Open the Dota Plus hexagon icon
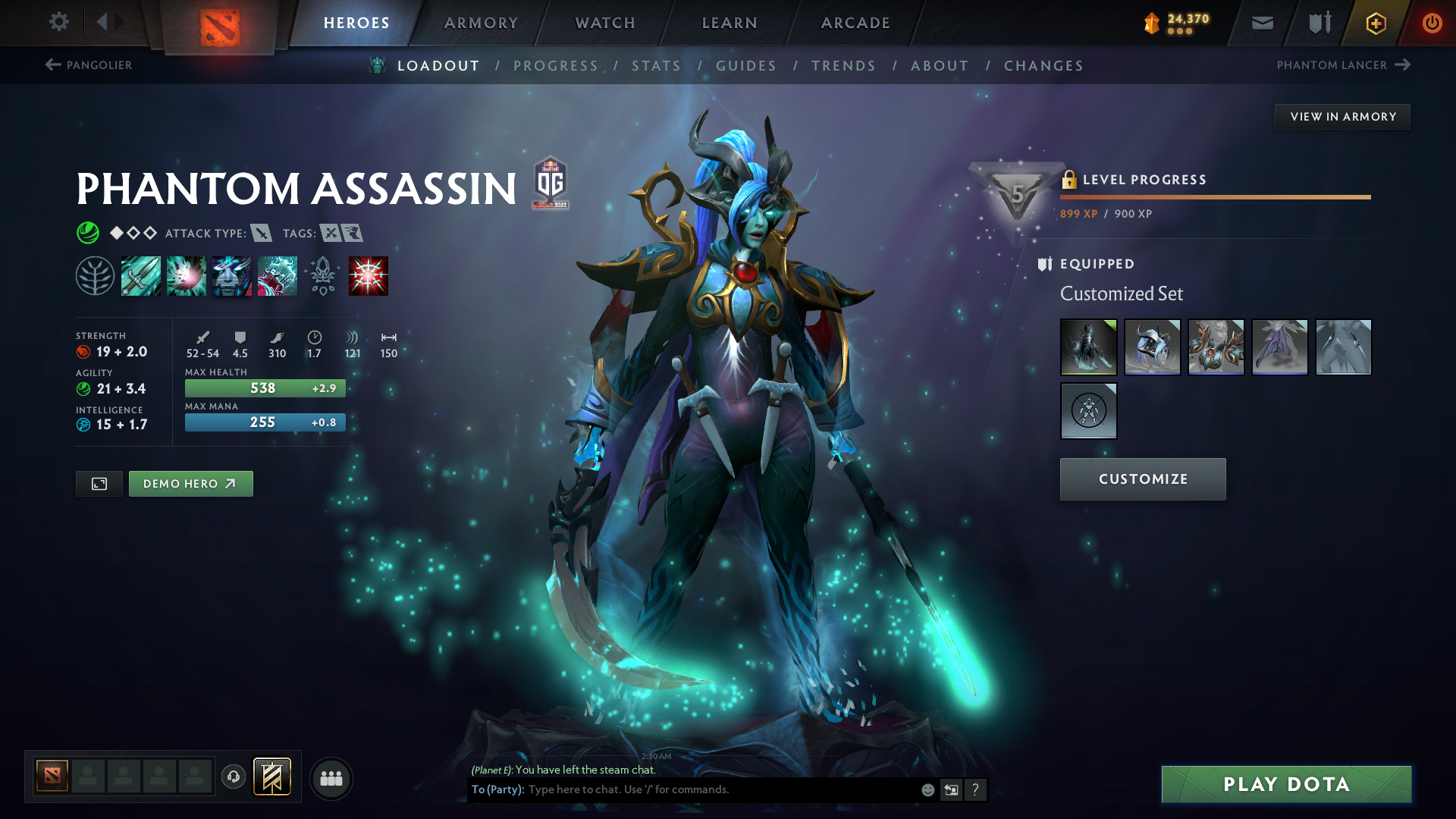1456x819 pixels. (x=1375, y=23)
